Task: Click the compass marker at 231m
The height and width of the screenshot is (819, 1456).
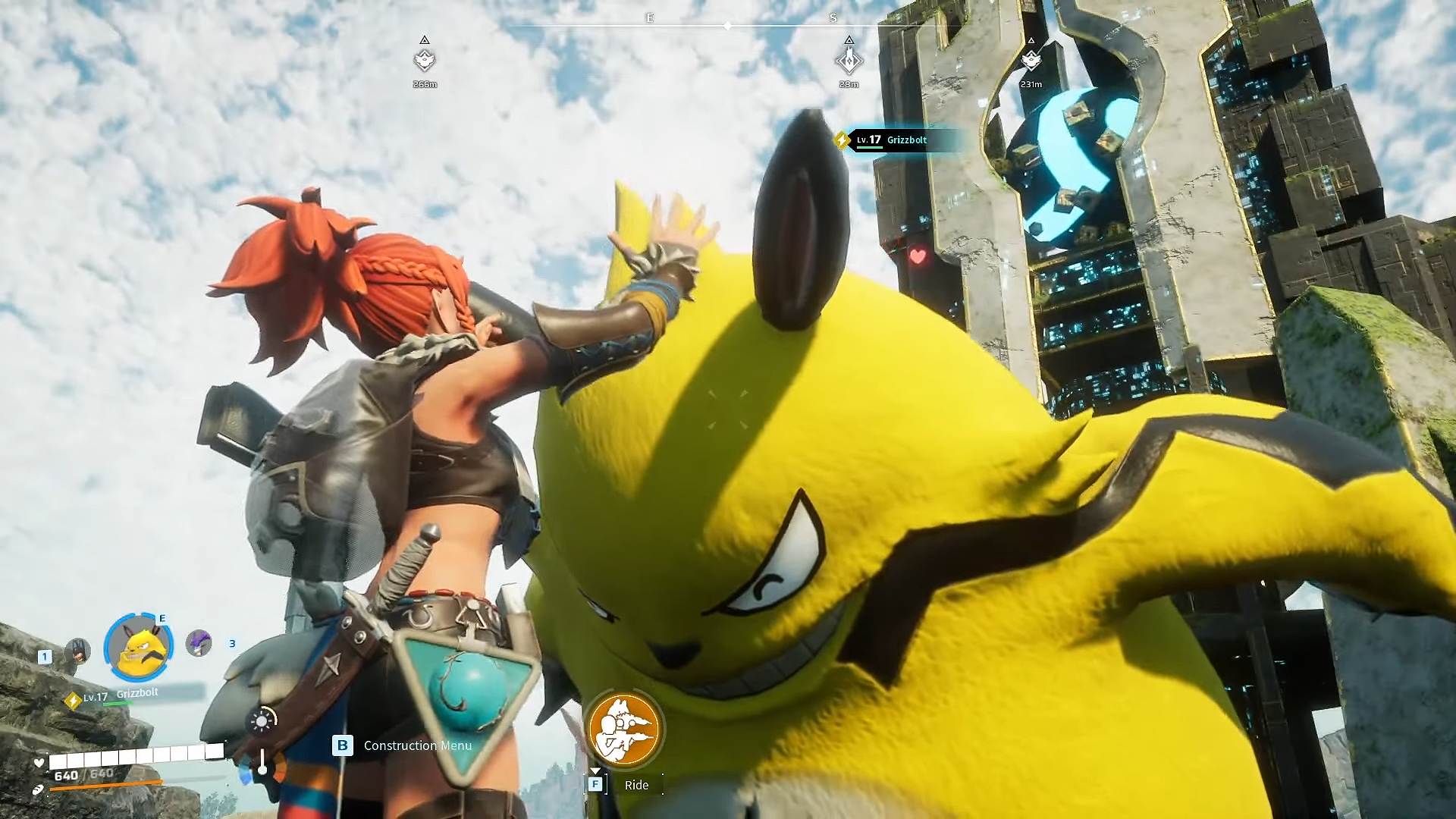Action: pyautogui.click(x=1031, y=59)
